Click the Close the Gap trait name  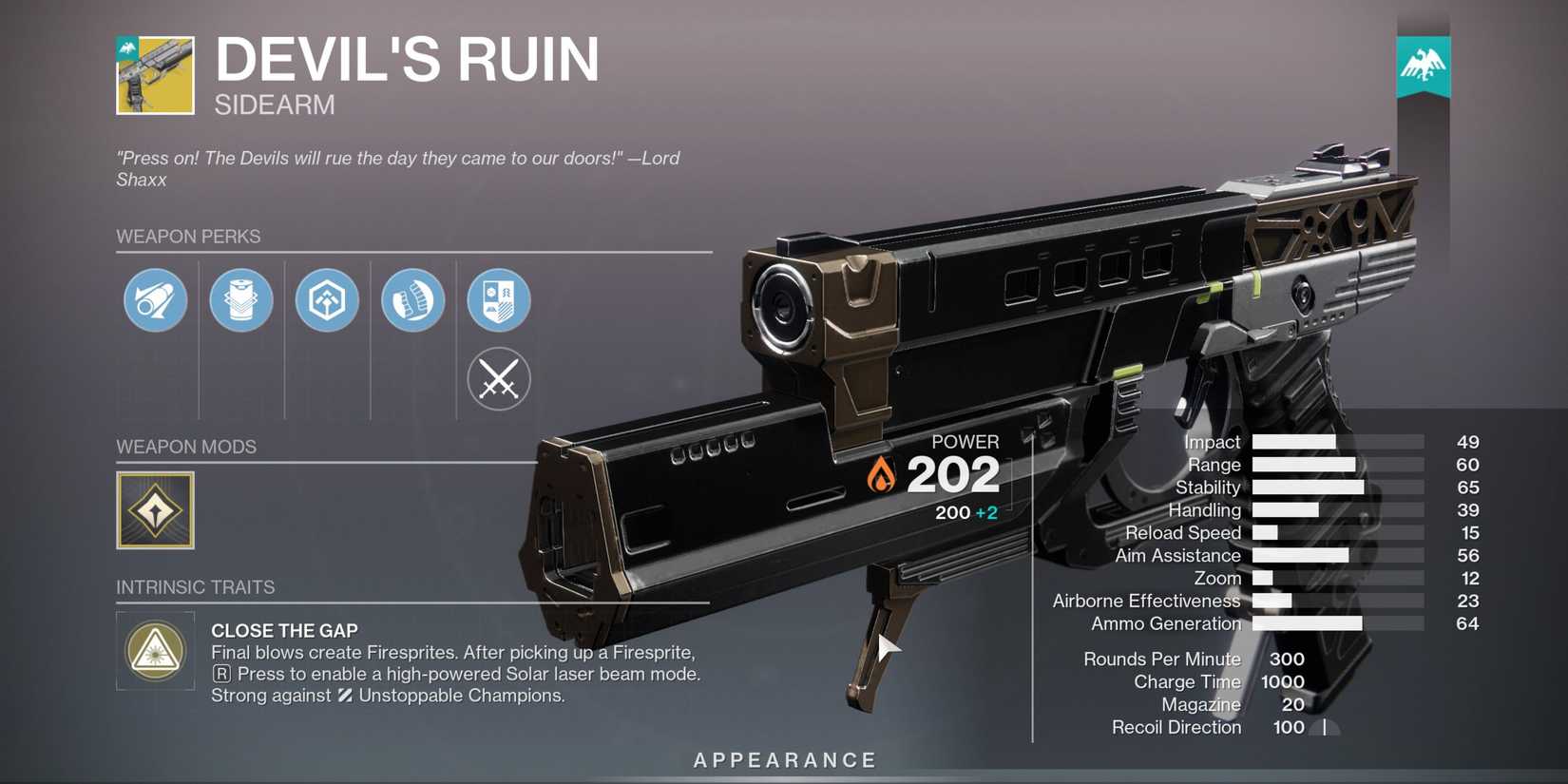pyautogui.click(x=284, y=630)
